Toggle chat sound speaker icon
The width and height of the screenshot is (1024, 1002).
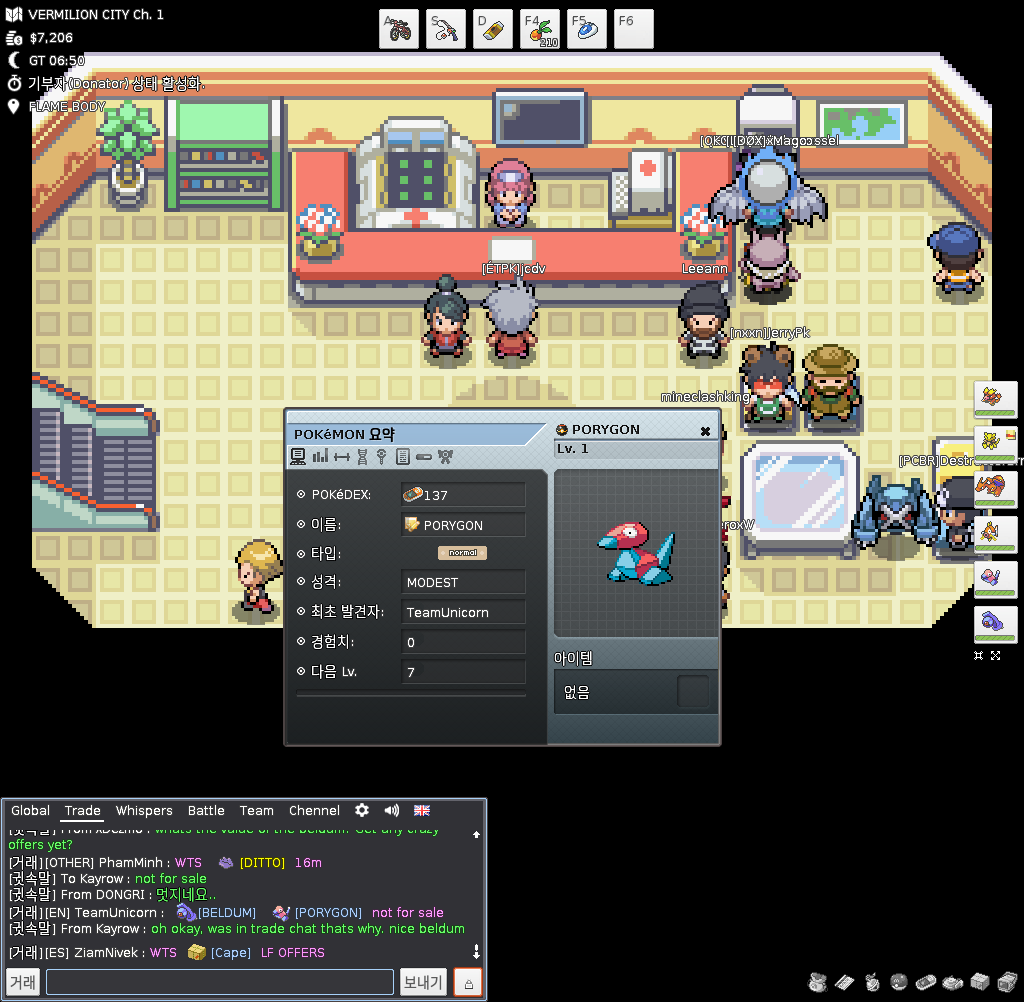pos(392,811)
